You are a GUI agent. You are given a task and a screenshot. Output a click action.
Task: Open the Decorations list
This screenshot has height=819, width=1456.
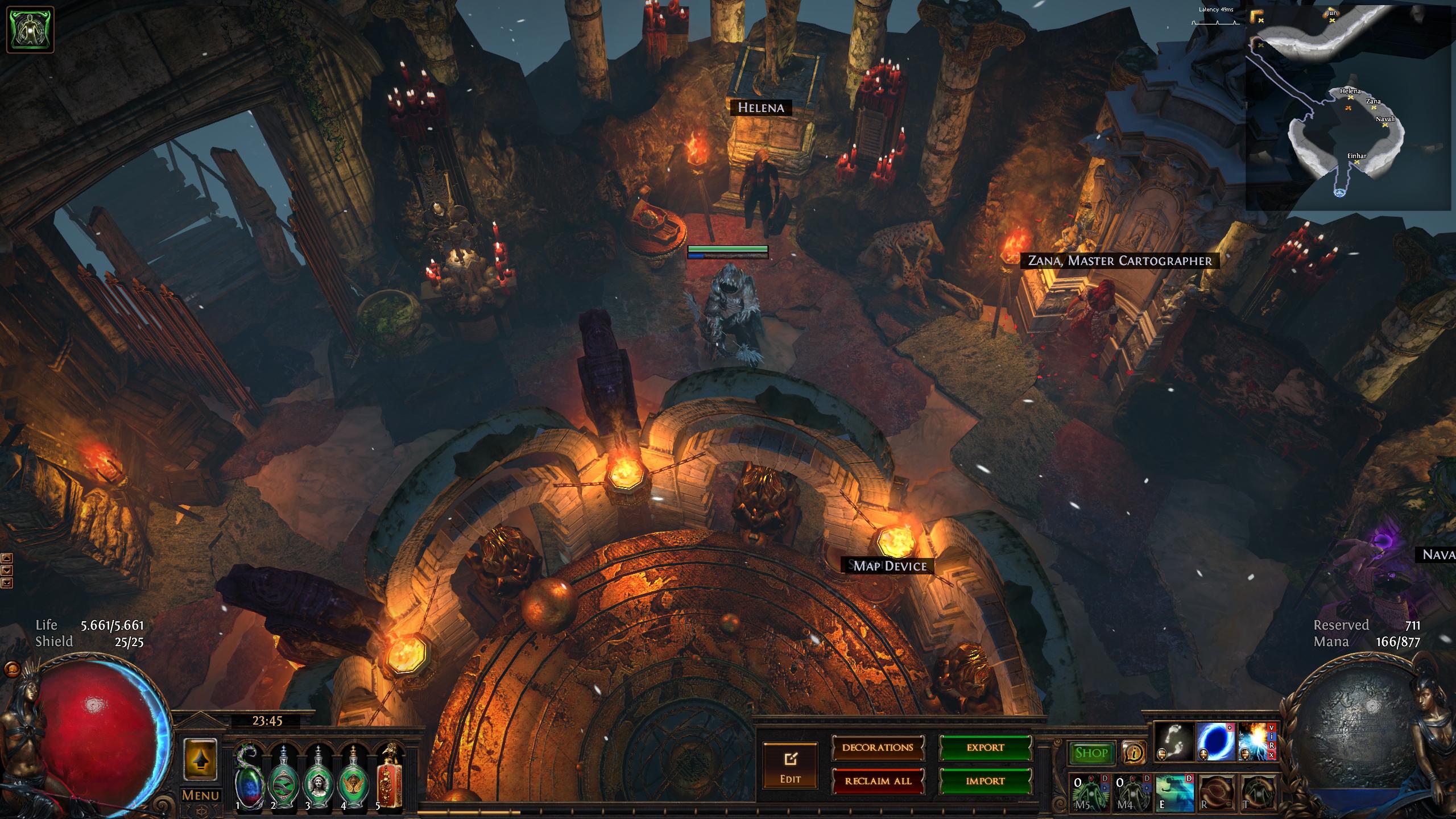pos(878,748)
